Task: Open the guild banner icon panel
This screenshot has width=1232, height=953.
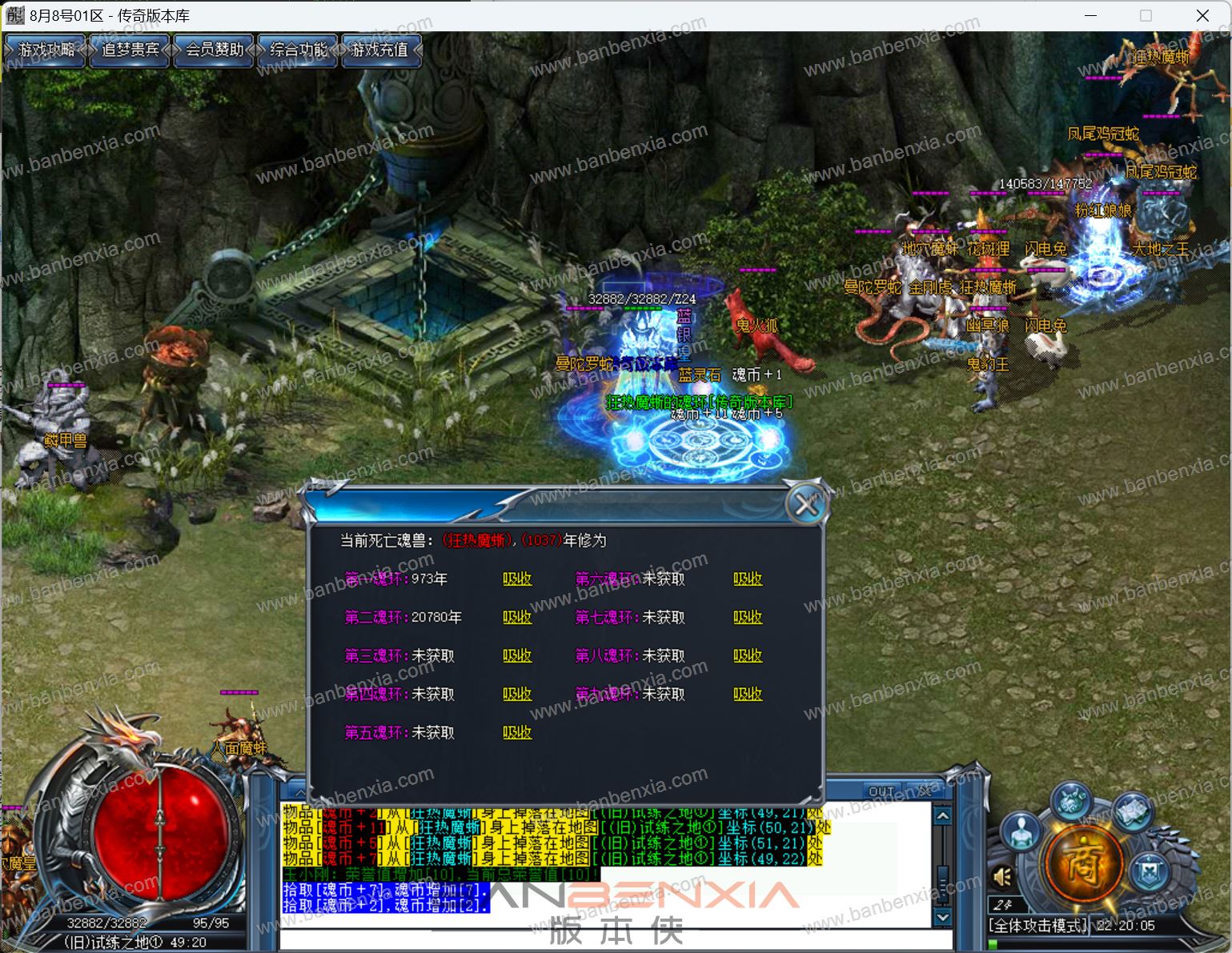Action: click(1150, 870)
